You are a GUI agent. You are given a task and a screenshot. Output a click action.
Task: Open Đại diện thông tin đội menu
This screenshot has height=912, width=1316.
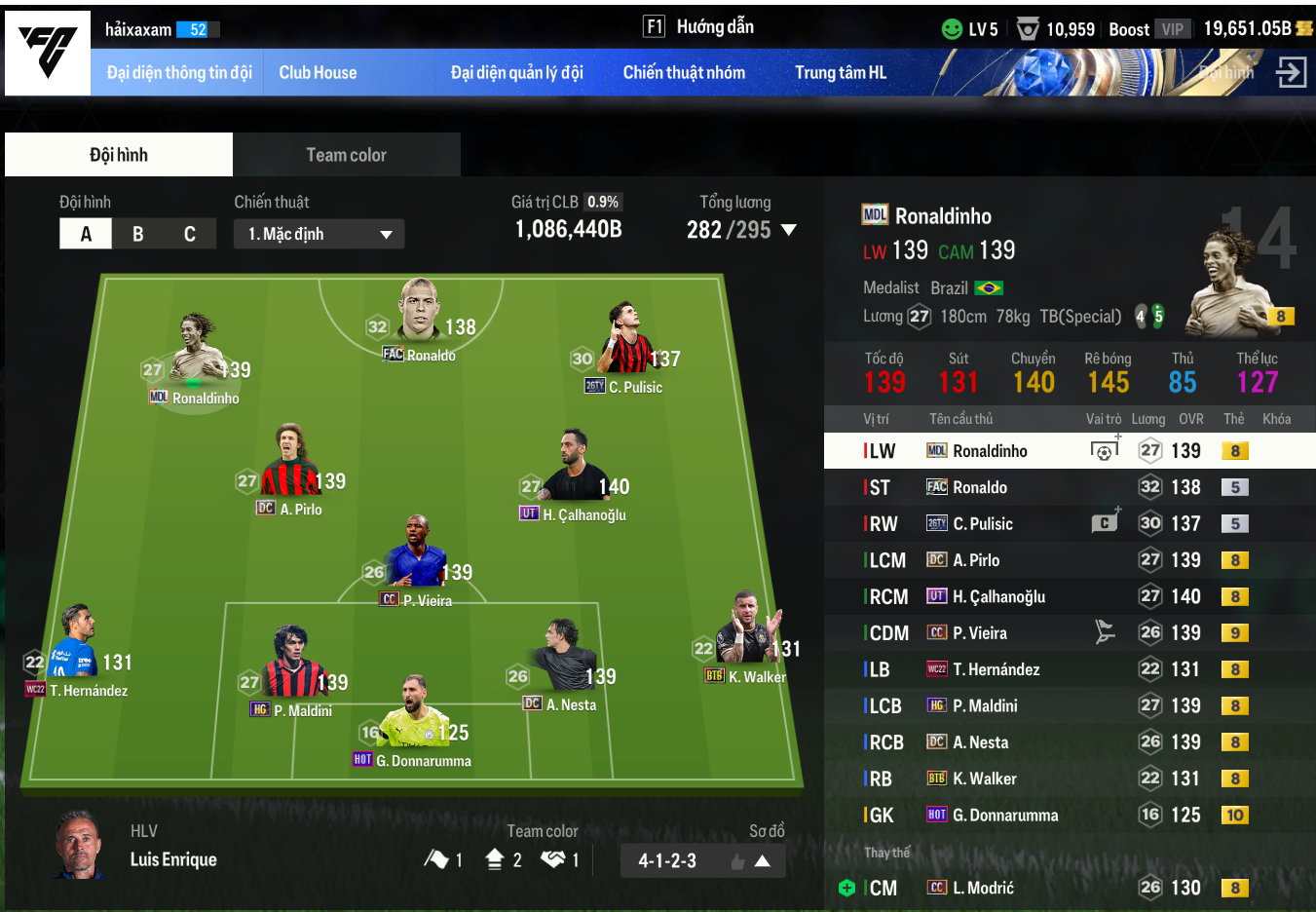[x=179, y=73]
